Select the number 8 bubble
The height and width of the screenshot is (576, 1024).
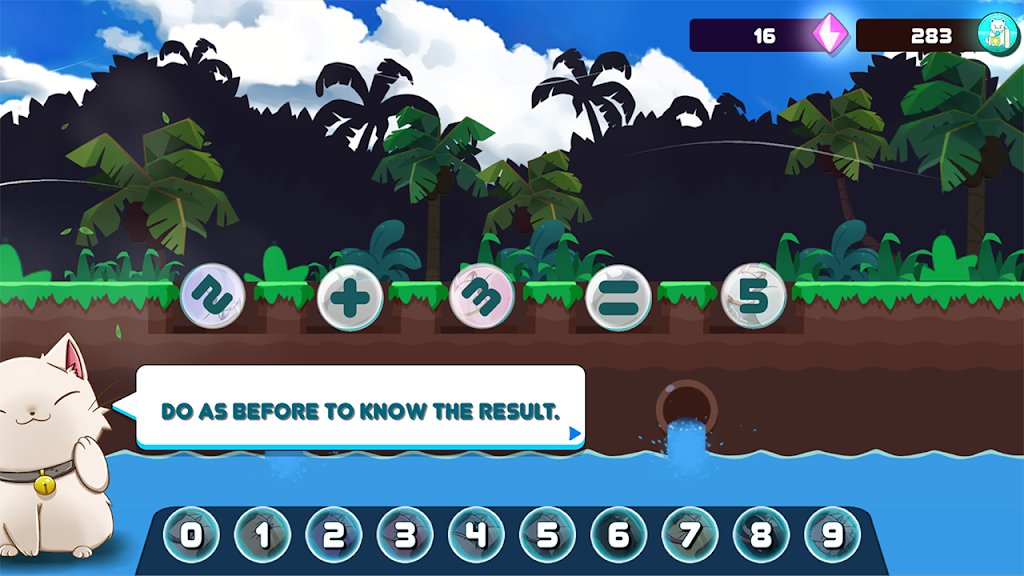[761, 535]
